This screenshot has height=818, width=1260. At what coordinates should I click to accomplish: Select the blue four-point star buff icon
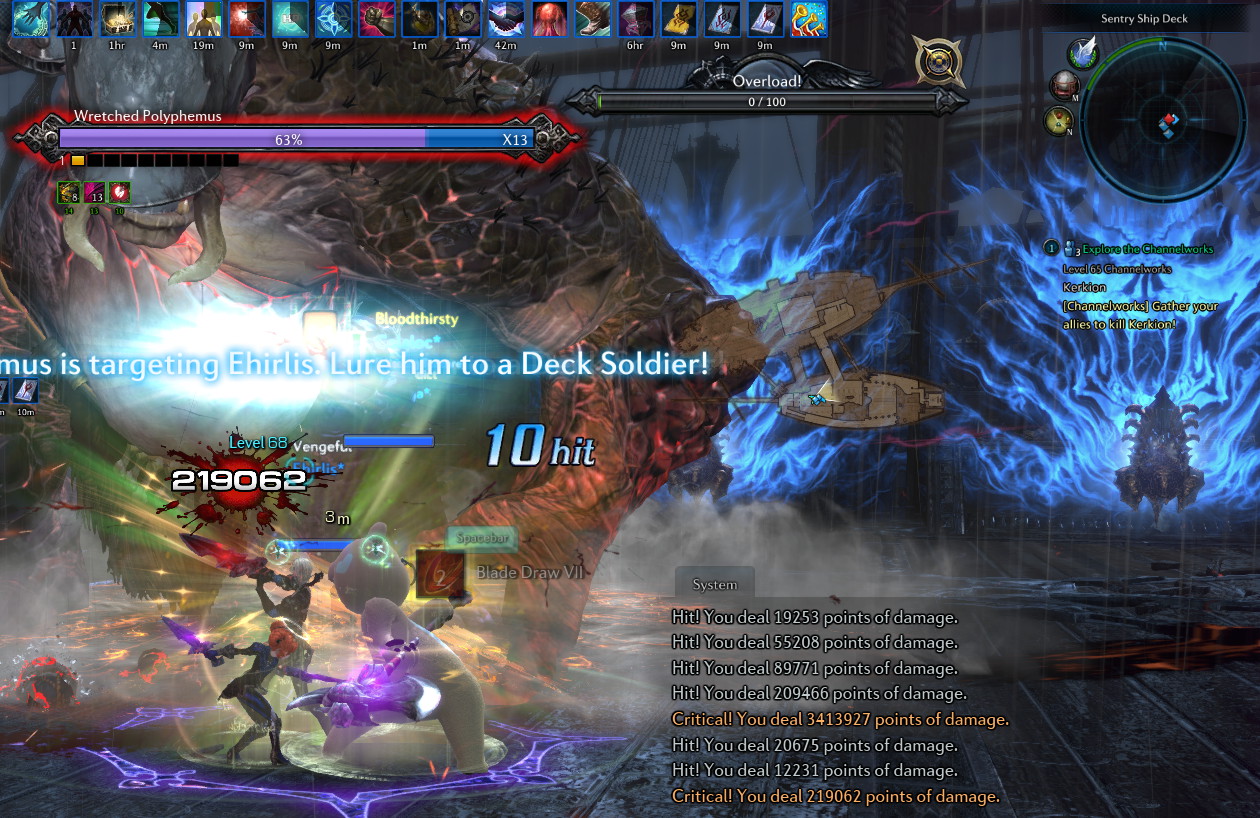(332, 19)
